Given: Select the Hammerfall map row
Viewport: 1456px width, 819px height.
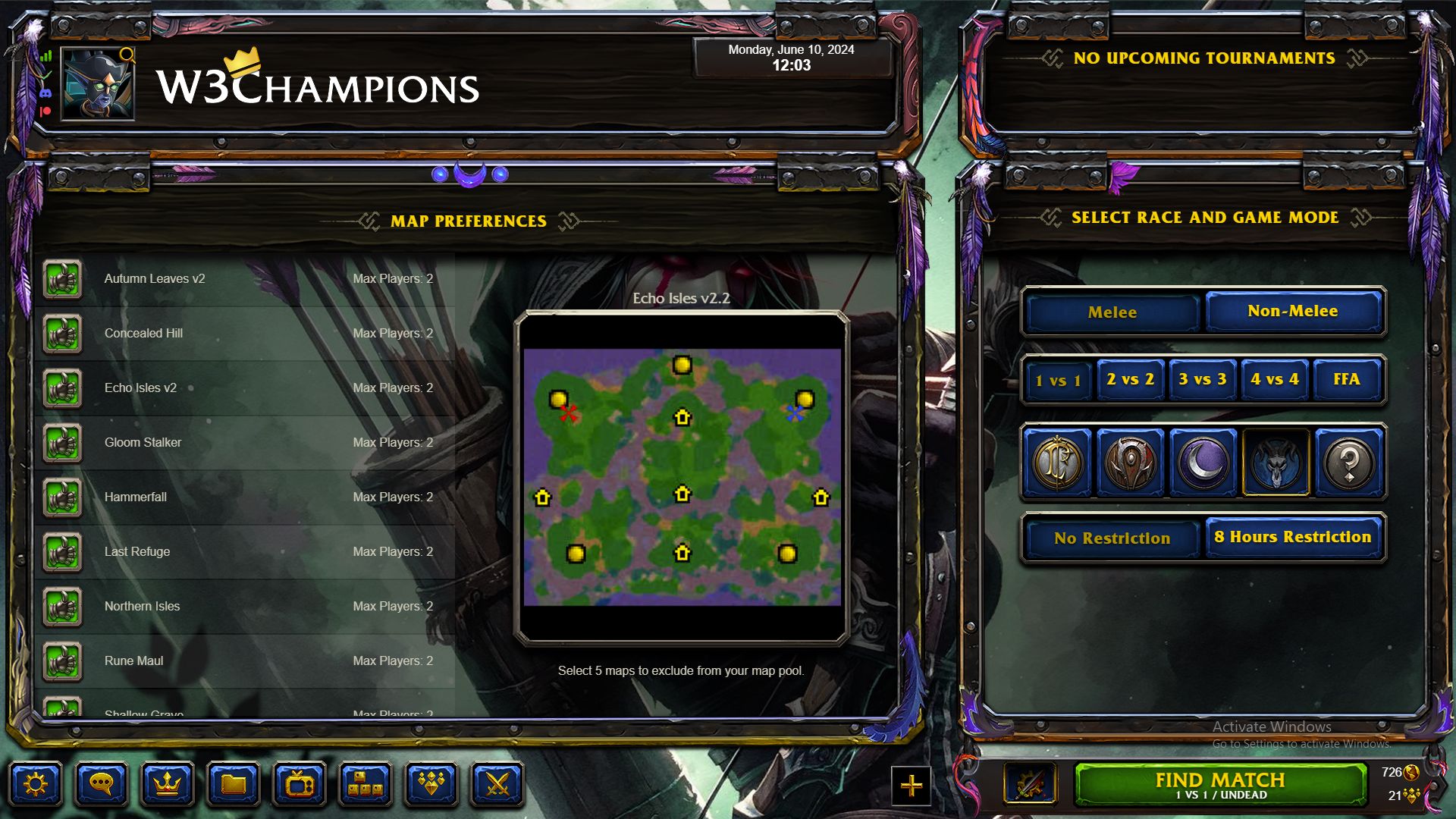Looking at the screenshot, I should pyautogui.click(x=243, y=497).
